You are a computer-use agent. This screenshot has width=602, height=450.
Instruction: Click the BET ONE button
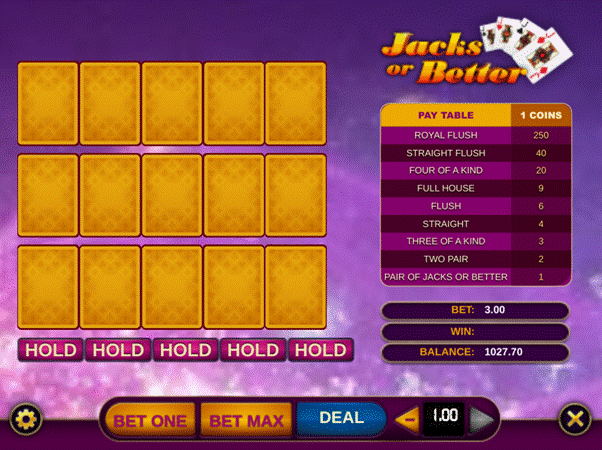pos(150,420)
